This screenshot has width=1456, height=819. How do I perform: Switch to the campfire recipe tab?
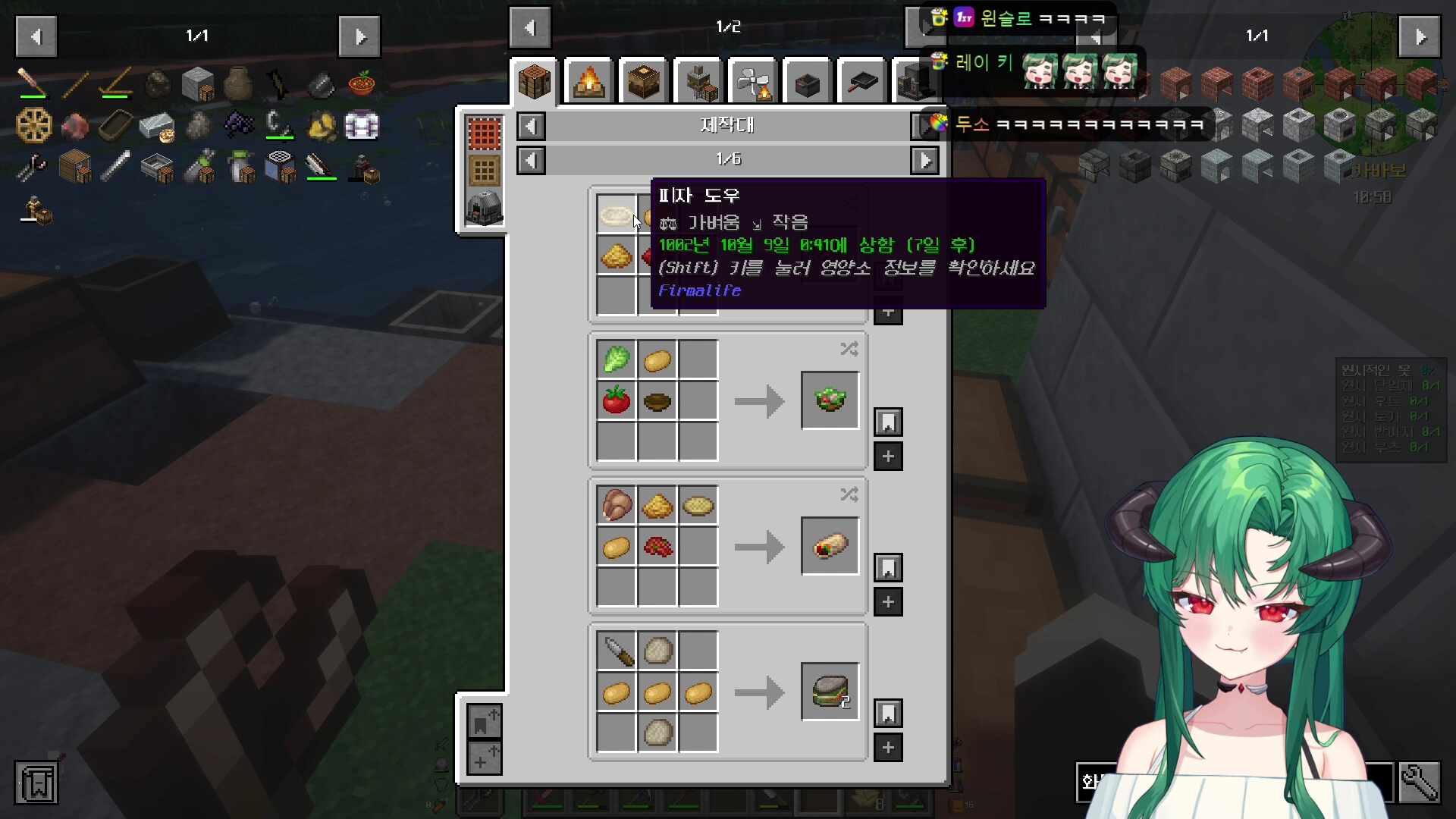click(x=589, y=81)
